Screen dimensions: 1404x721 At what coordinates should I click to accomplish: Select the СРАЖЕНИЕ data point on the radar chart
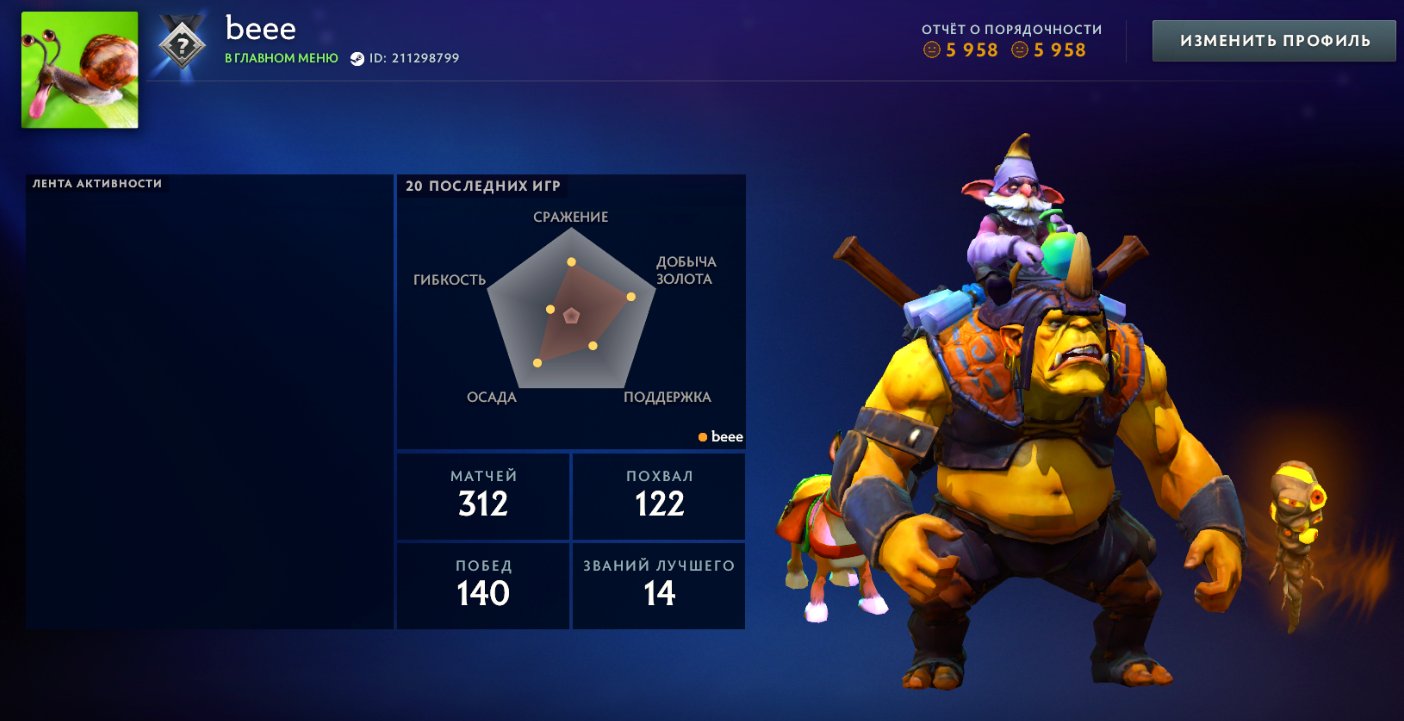[571, 261]
